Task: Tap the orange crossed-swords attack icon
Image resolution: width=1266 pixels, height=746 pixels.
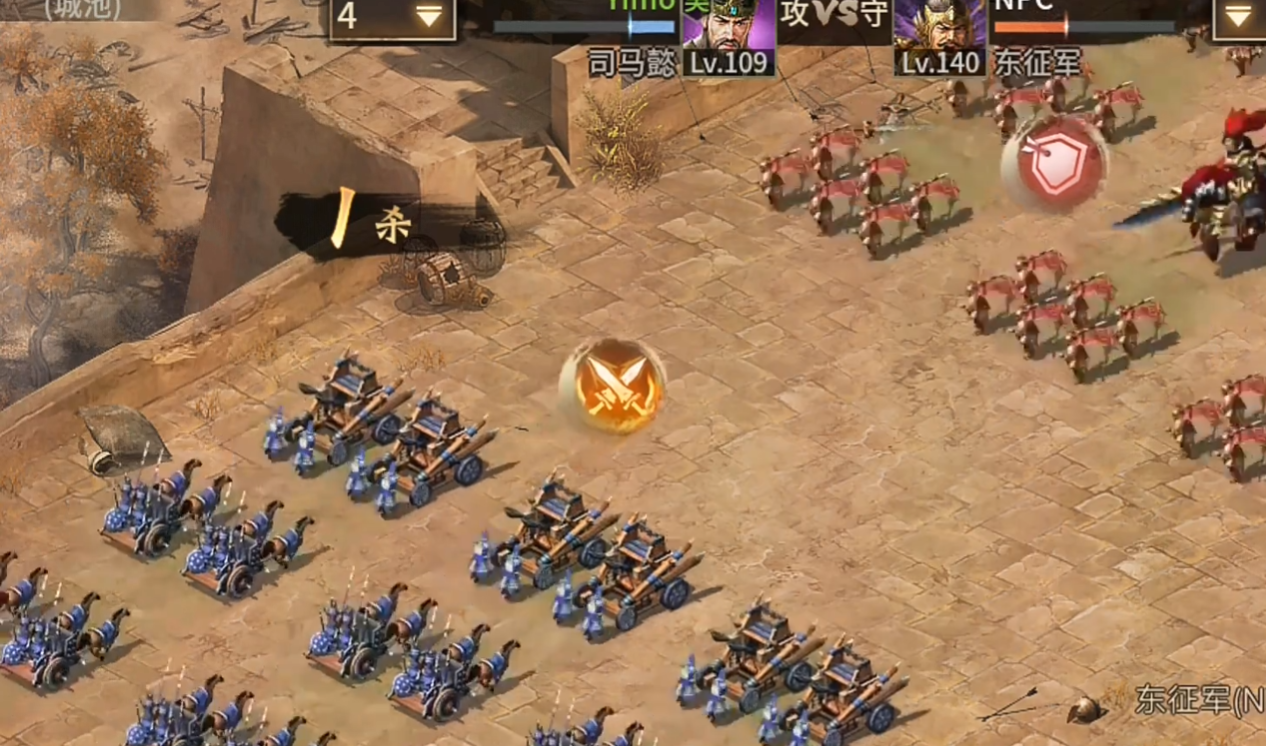Action: click(x=613, y=386)
